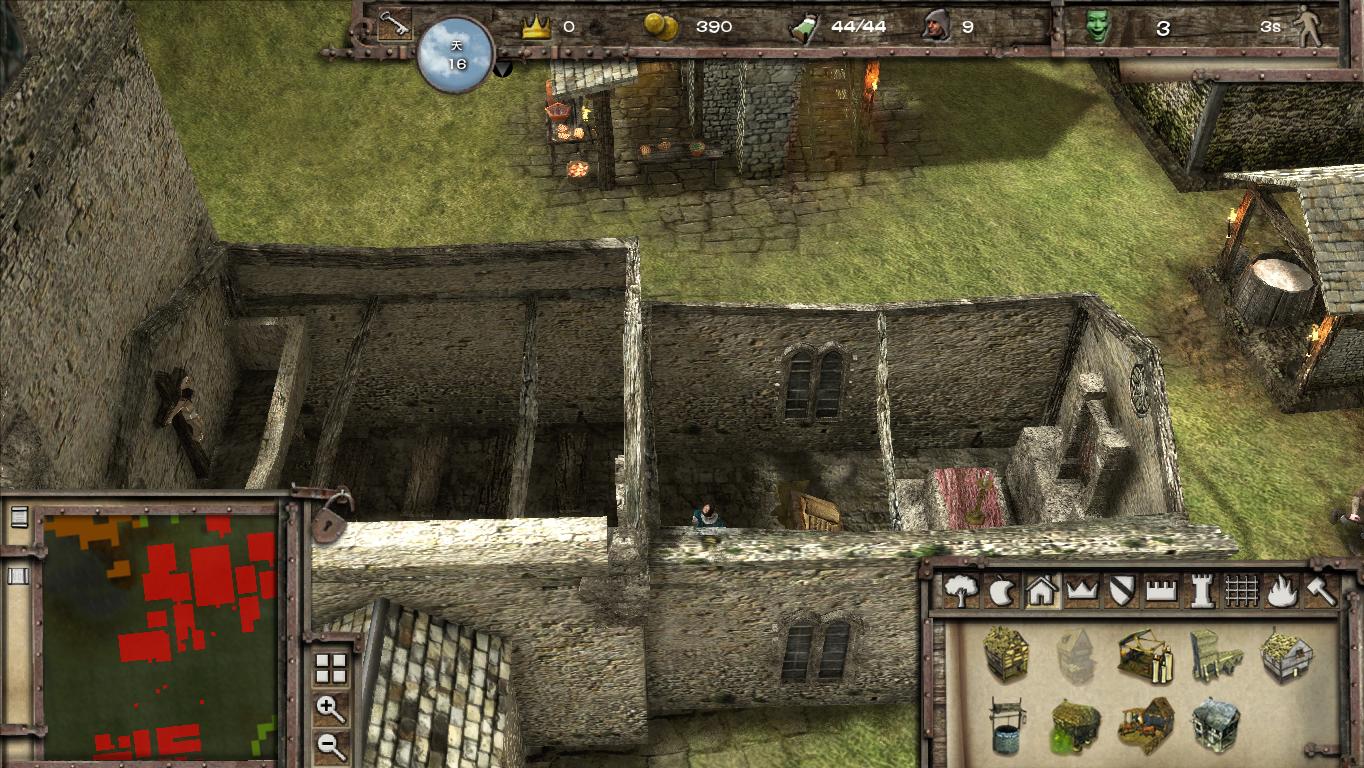Viewport: 1364px width, 768px height.
Task: Open the shield category tab
Action: tap(1120, 591)
